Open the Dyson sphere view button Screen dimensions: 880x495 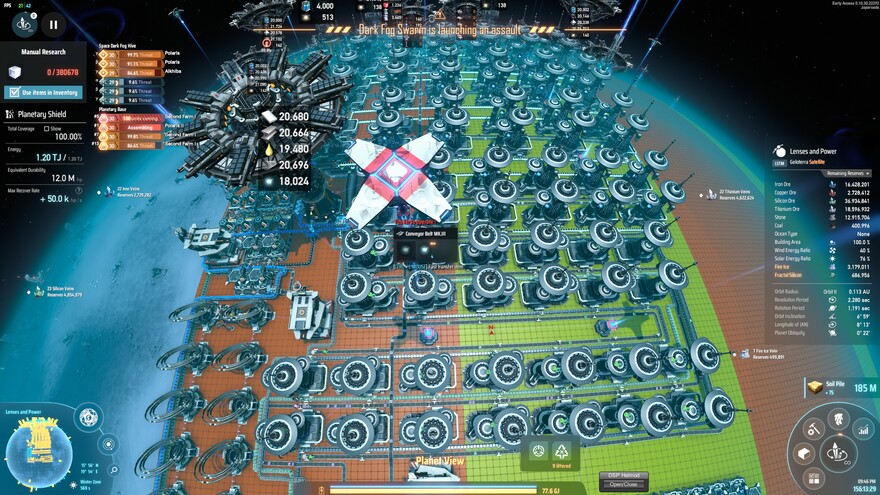[x=88, y=416]
